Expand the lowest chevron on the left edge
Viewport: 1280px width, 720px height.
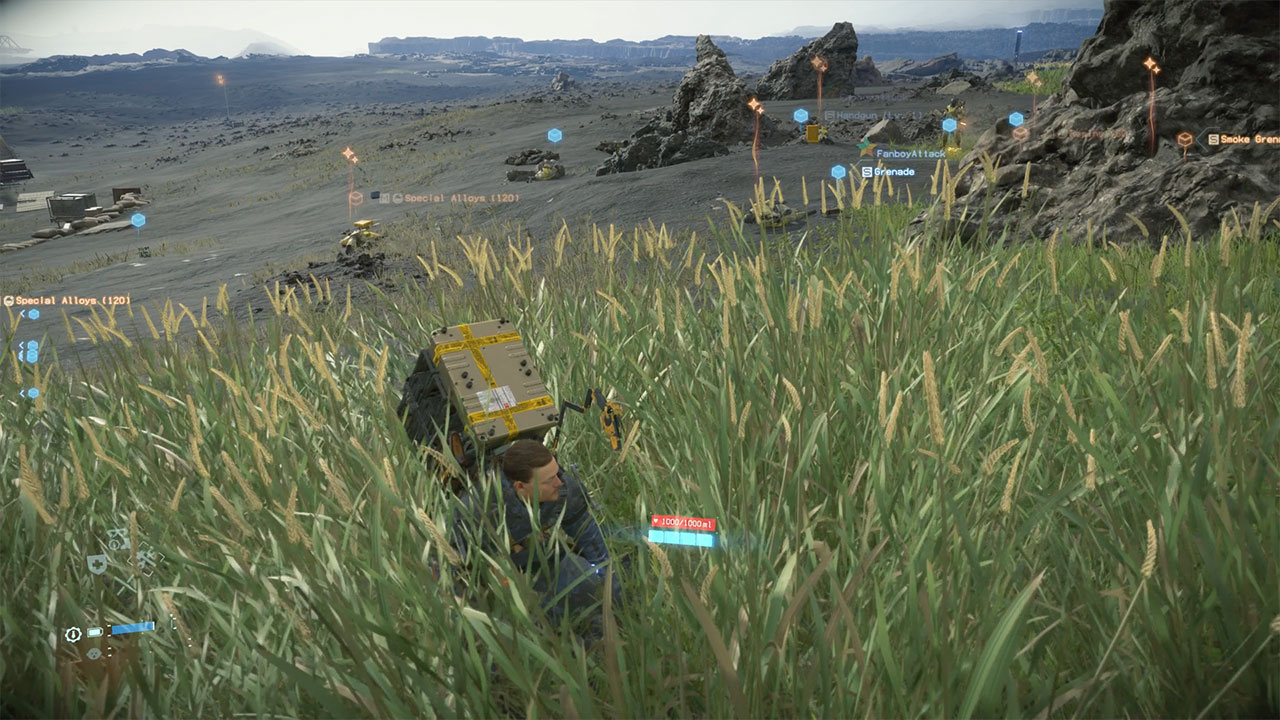click(22, 392)
